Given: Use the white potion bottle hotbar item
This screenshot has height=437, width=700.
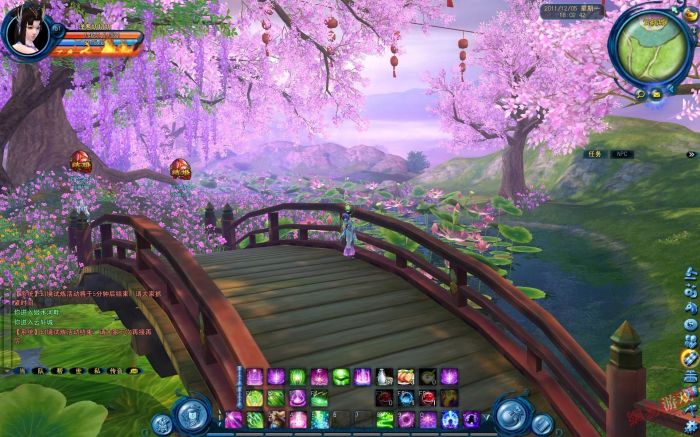Looking at the screenshot, I should [x=384, y=377].
